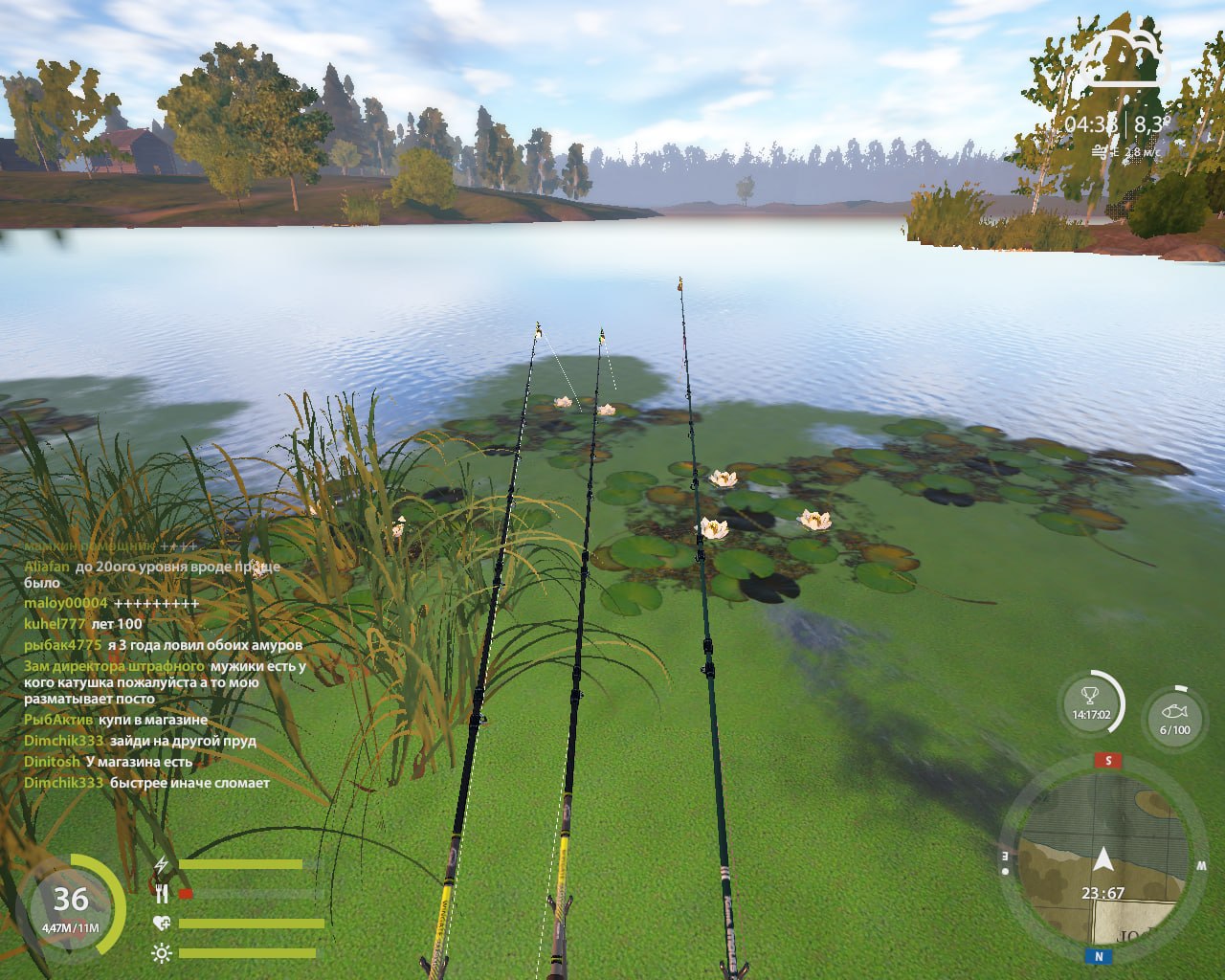Select player maloy00004 in the chat
The image size is (1225, 980).
[66, 603]
